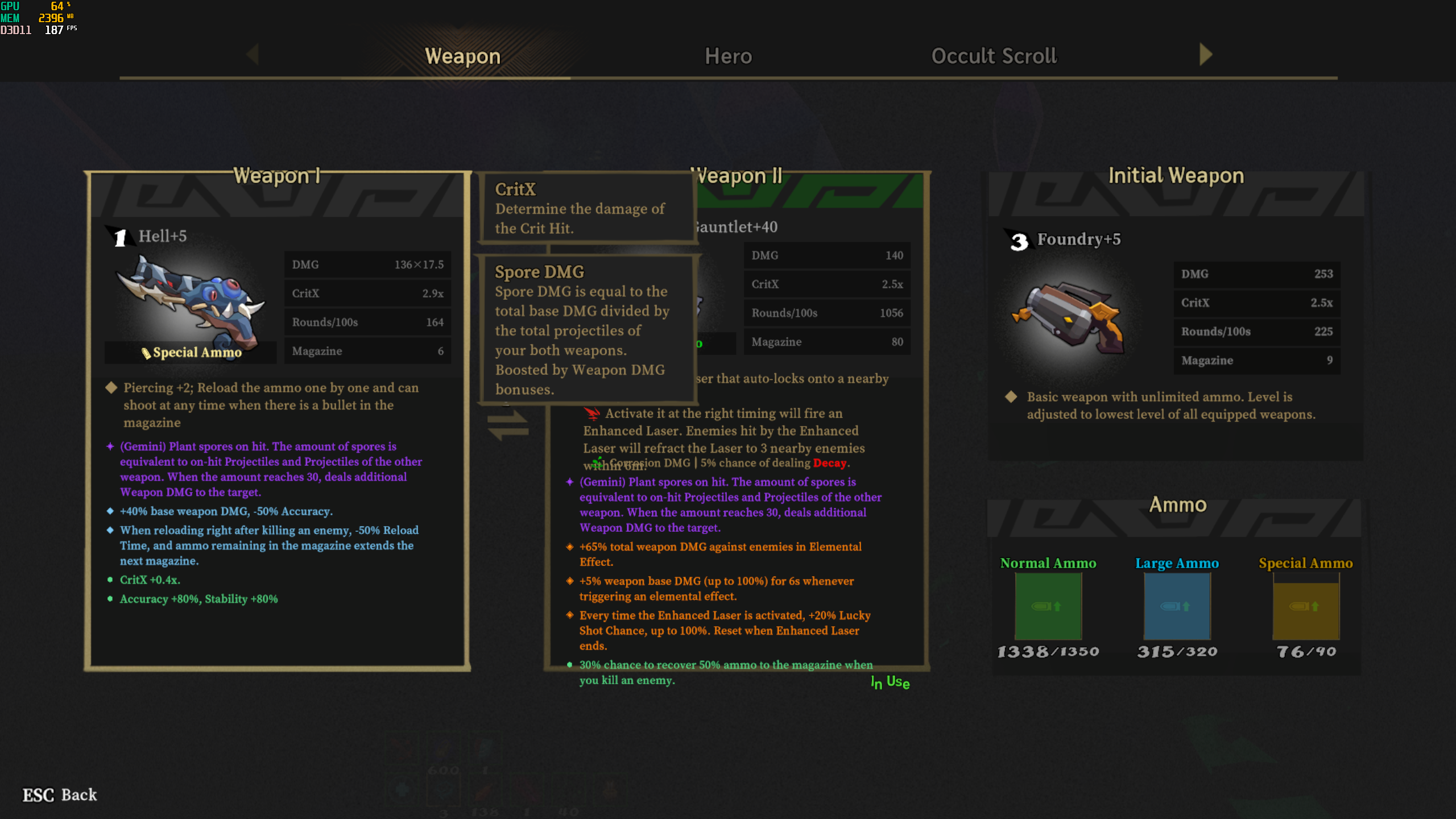
Task: Click the right arrow next to Occult Scroll
Action: 1205,55
